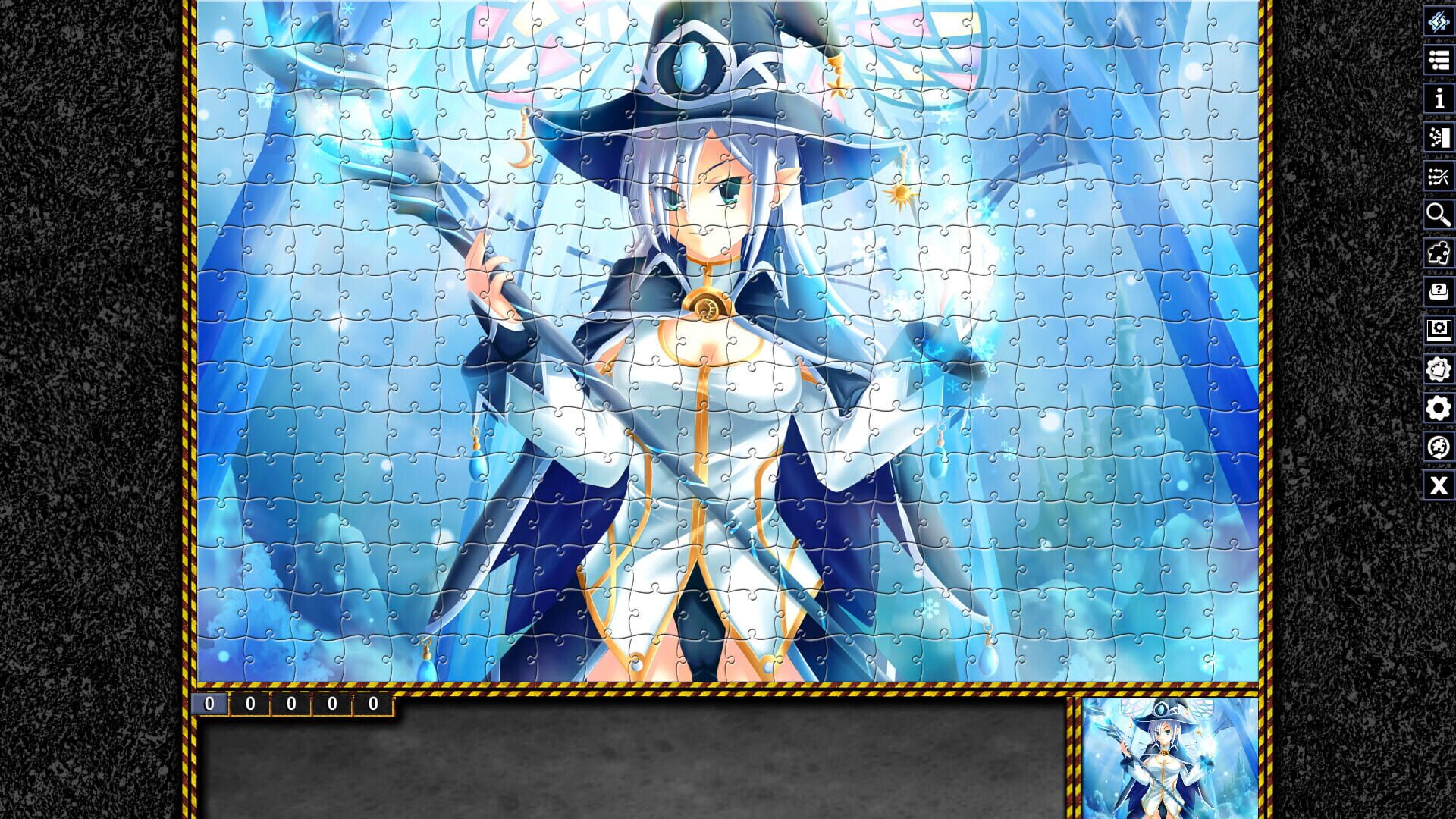Open the magnifier zoom tool
Image resolution: width=1456 pixels, height=819 pixels.
coord(1439,215)
